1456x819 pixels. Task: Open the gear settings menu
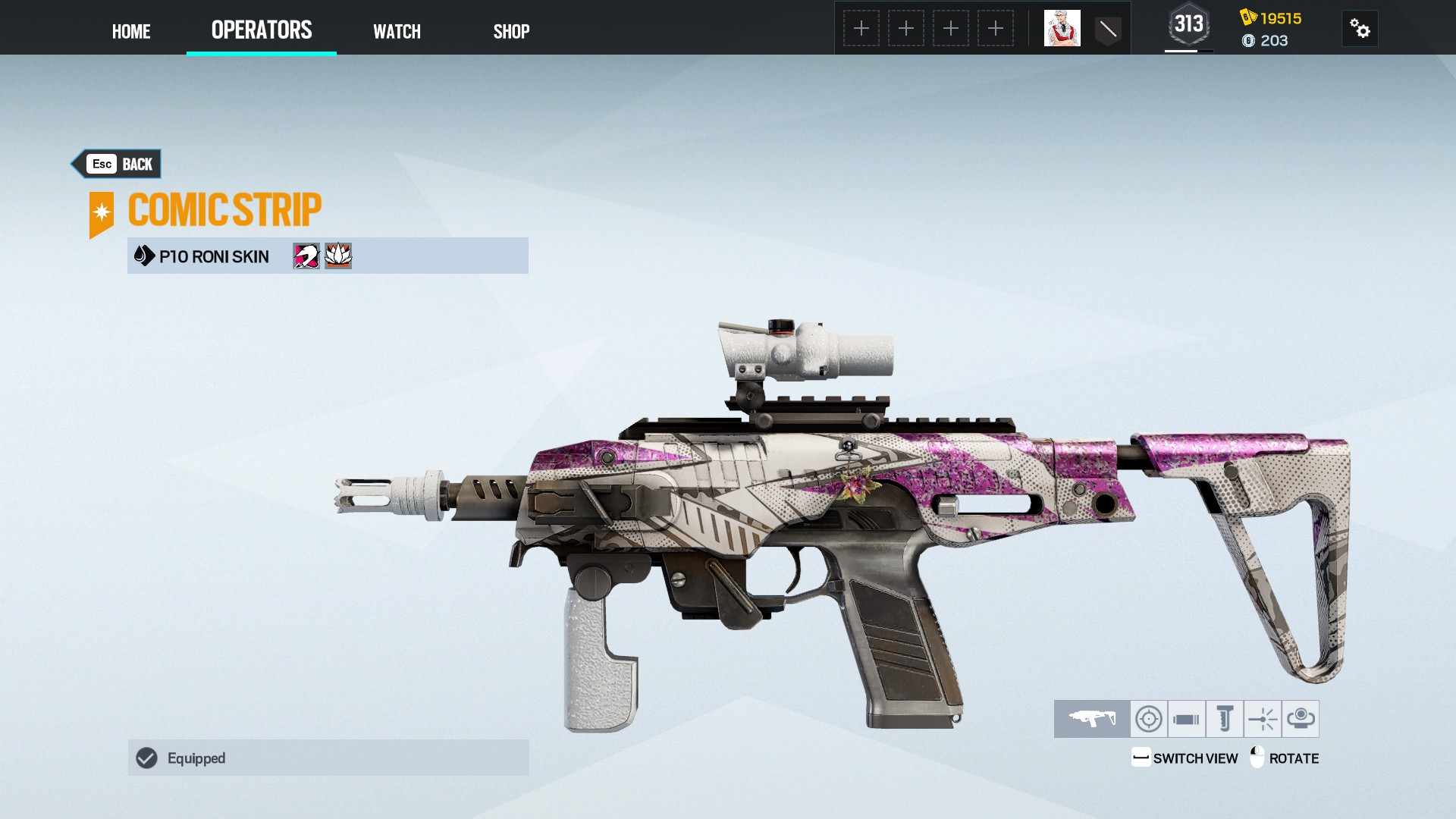(1360, 29)
